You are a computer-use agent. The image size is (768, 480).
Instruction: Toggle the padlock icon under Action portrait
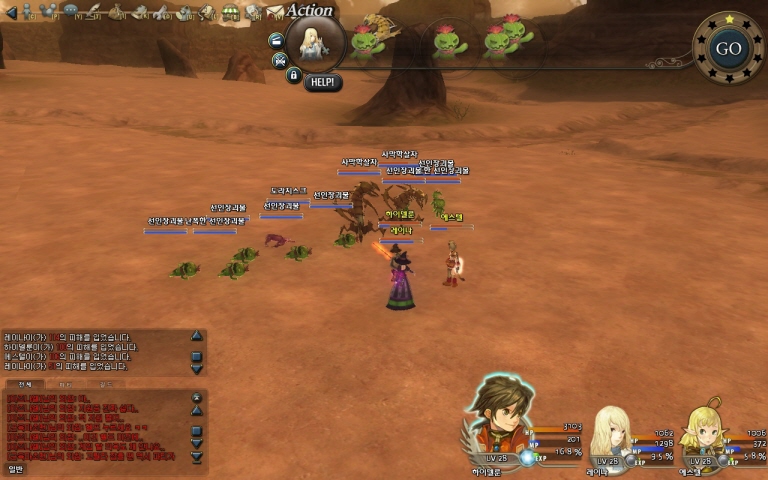(x=293, y=74)
